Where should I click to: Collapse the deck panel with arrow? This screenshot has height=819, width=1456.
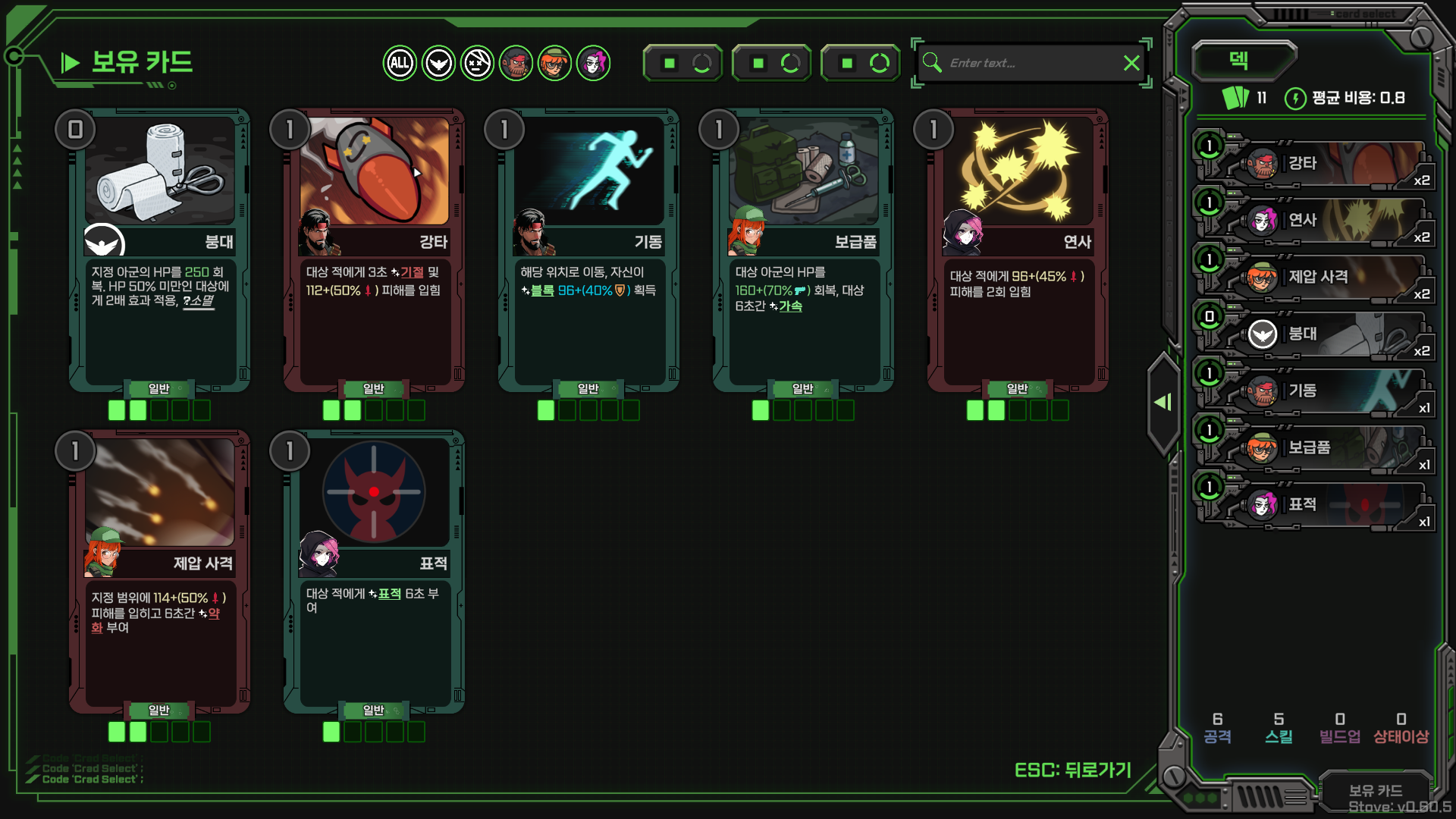(1163, 402)
